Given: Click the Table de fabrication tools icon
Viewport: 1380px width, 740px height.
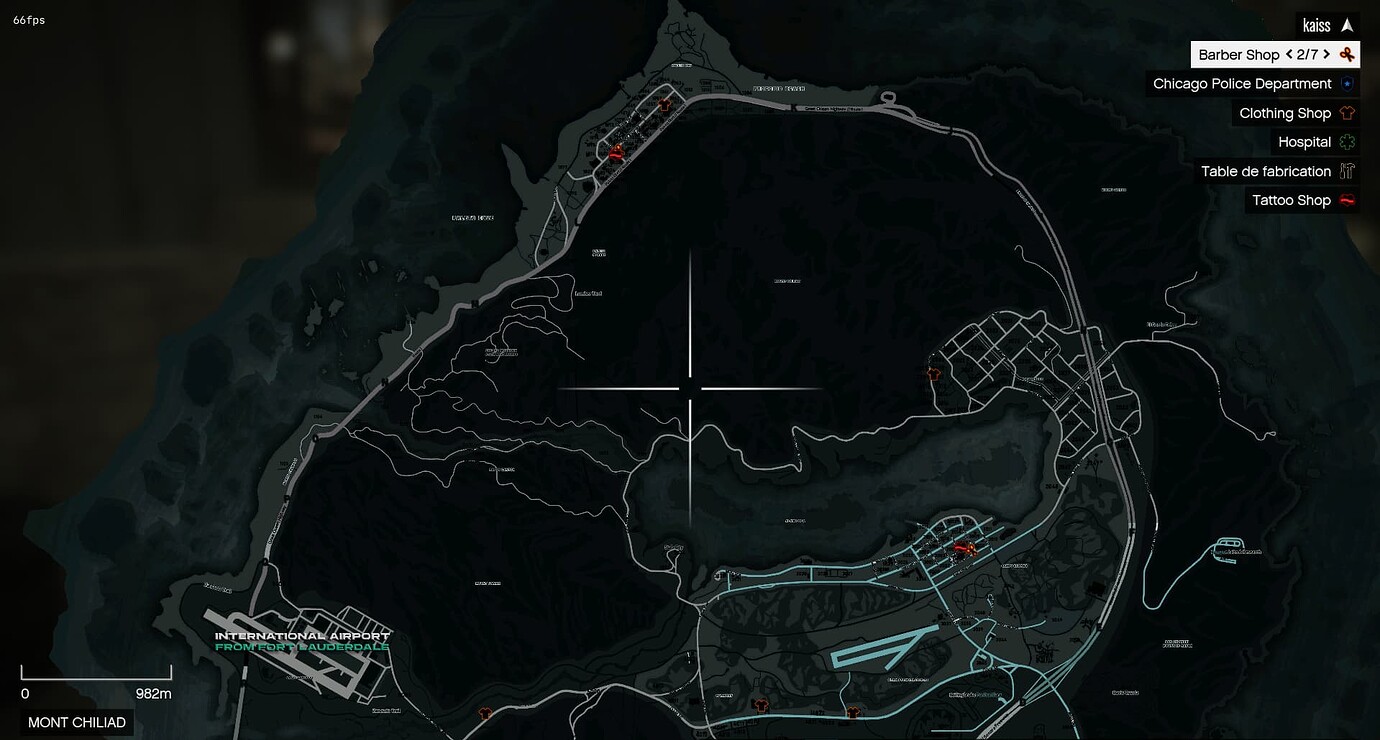Looking at the screenshot, I should (1347, 170).
